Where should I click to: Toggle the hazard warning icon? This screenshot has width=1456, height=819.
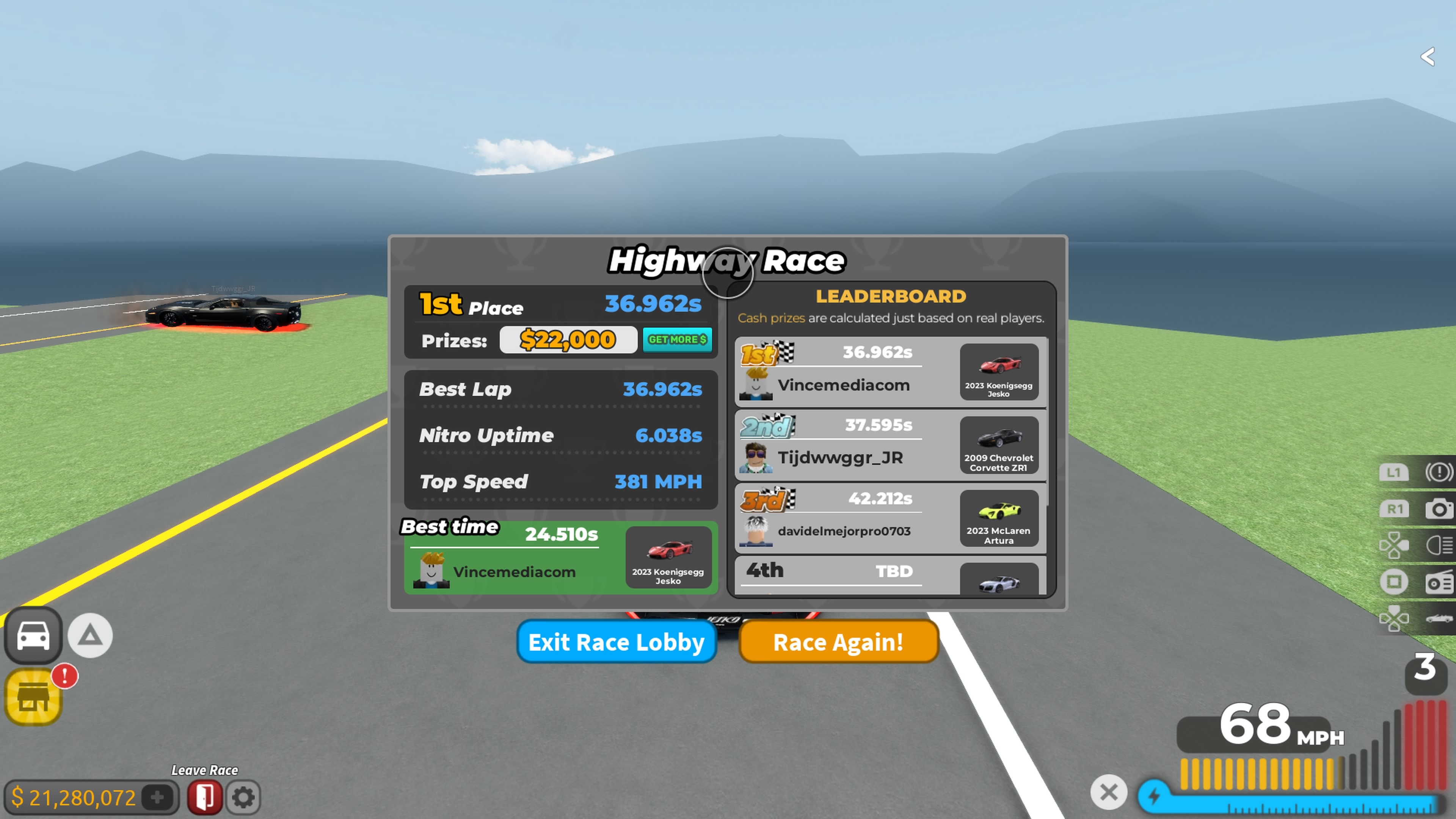[x=1439, y=472]
